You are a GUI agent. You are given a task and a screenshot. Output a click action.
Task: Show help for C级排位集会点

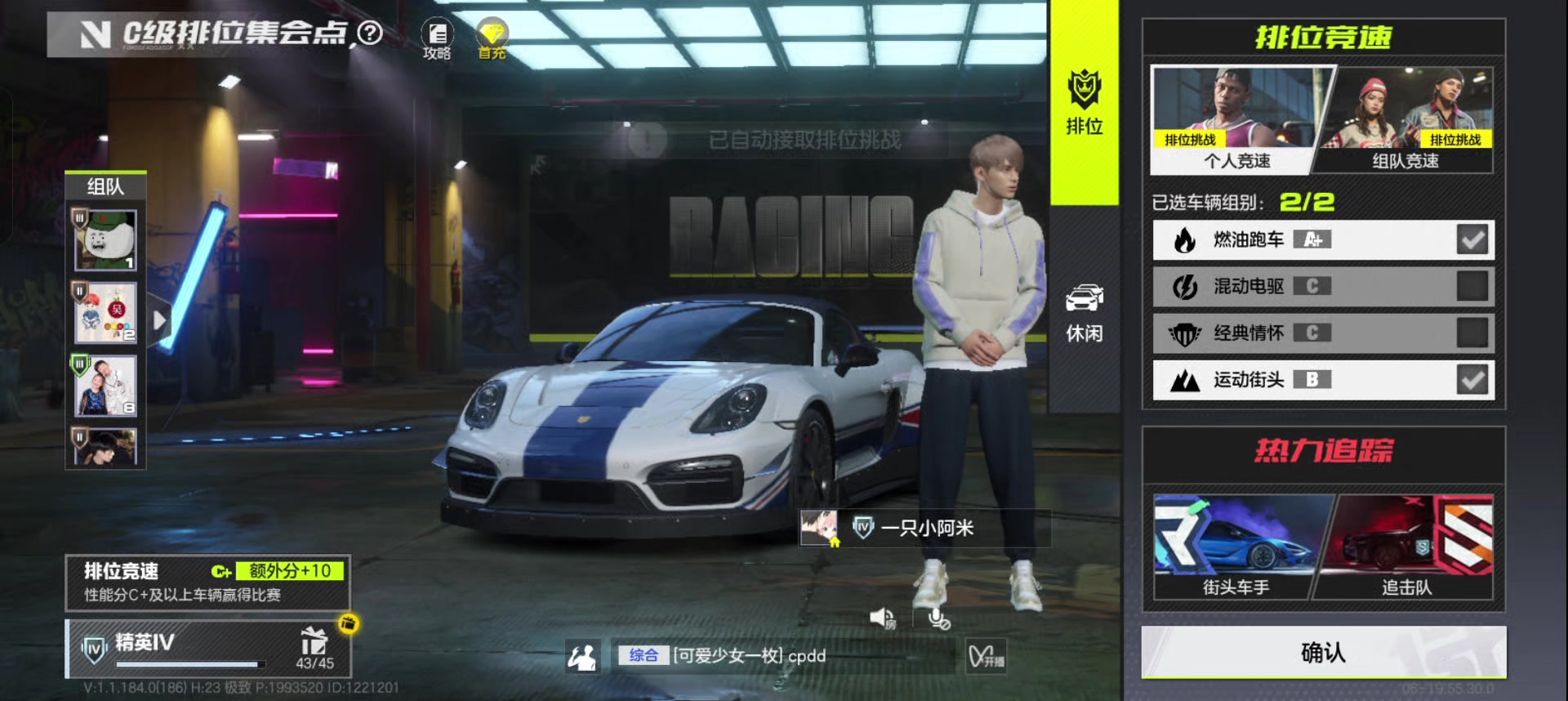pos(370,33)
